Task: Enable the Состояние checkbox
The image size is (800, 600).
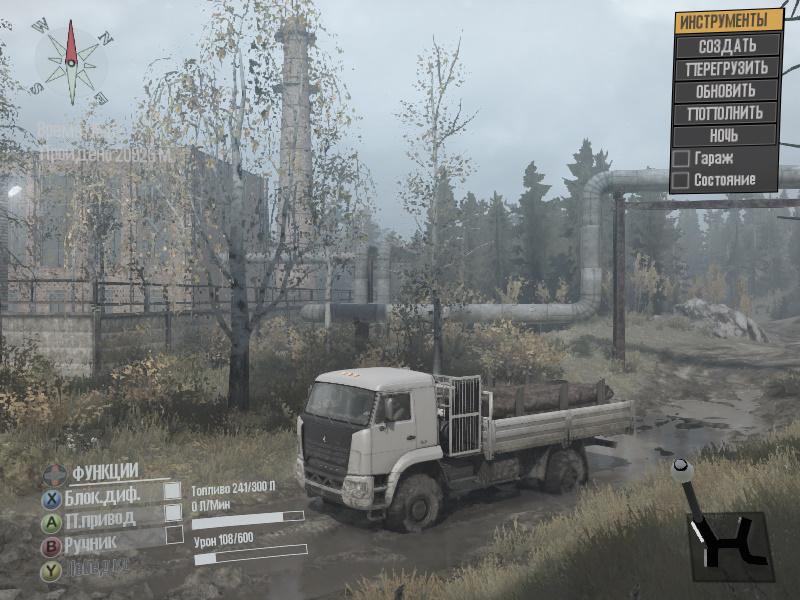Action: click(x=681, y=181)
